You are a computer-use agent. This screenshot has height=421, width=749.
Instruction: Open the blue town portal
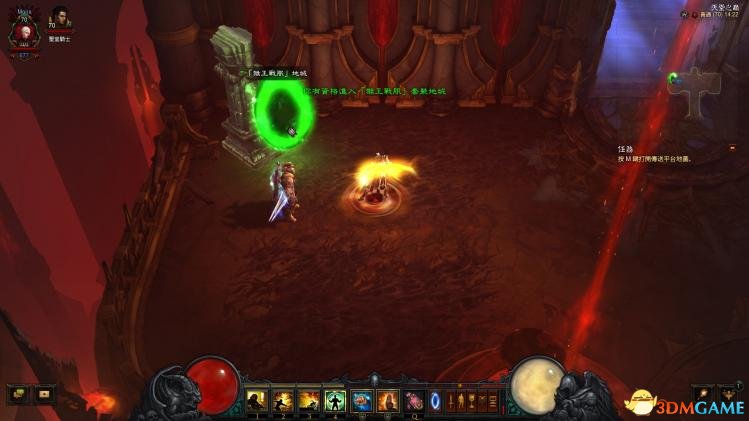(x=435, y=401)
